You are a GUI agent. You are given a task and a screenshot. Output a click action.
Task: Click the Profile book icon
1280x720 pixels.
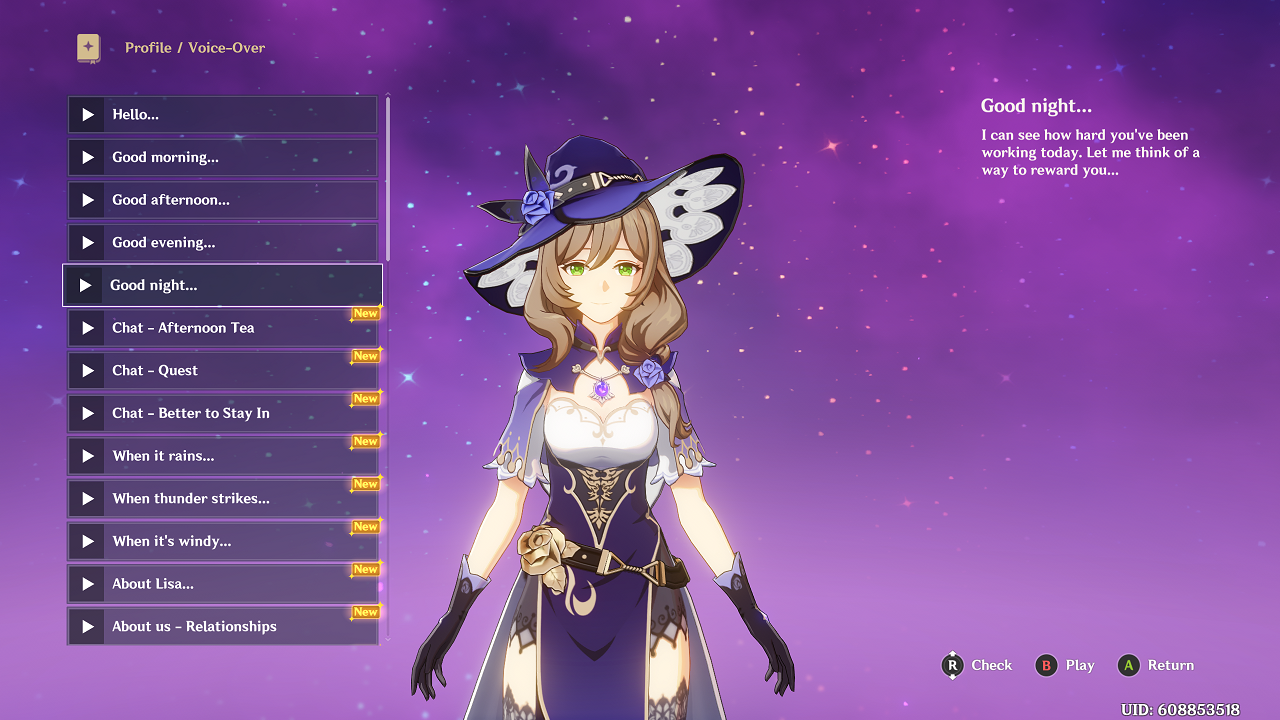89,48
